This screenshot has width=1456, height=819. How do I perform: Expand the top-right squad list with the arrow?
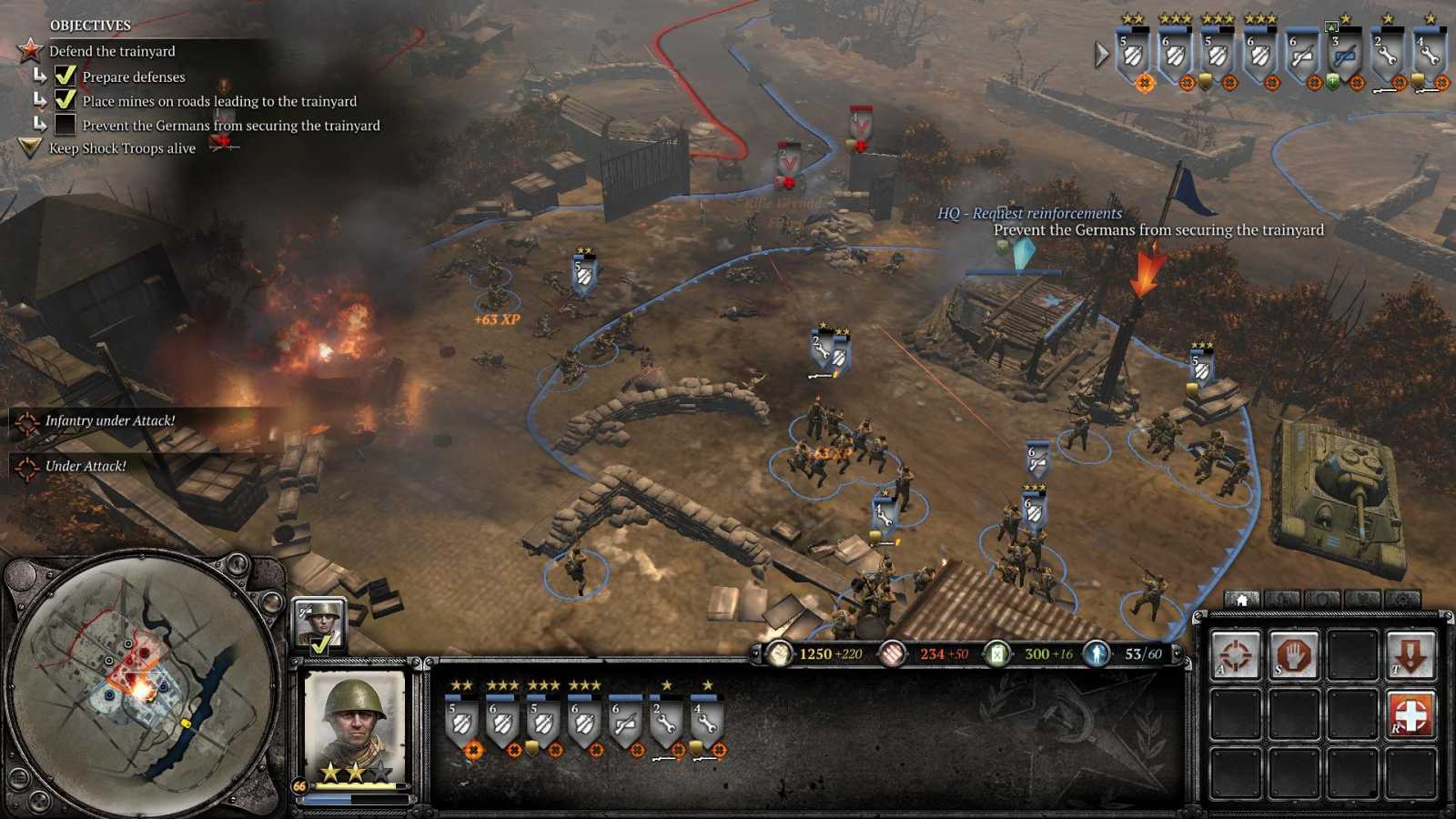point(1101,53)
